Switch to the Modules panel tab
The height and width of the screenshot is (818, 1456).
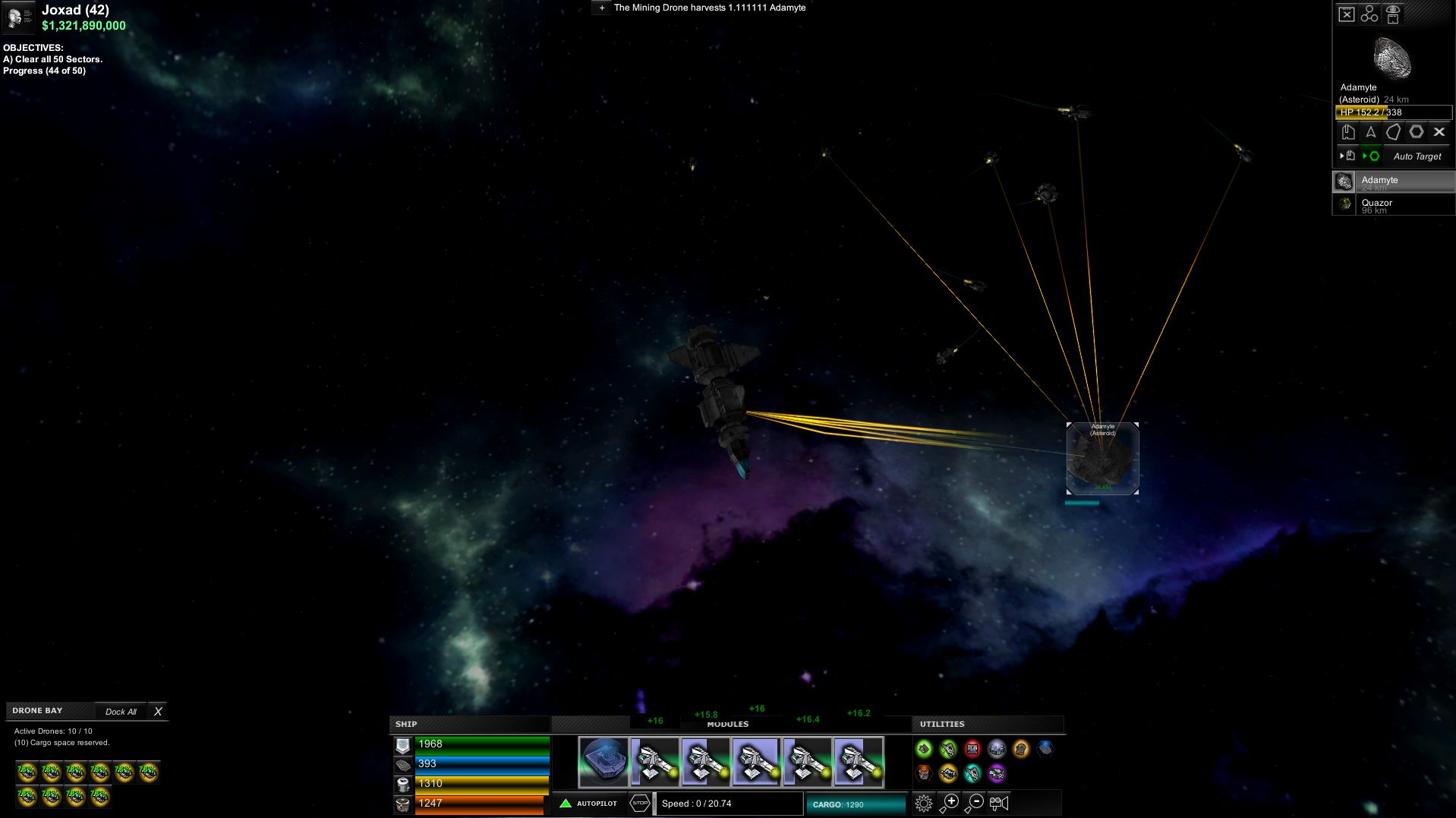click(729, 724)
